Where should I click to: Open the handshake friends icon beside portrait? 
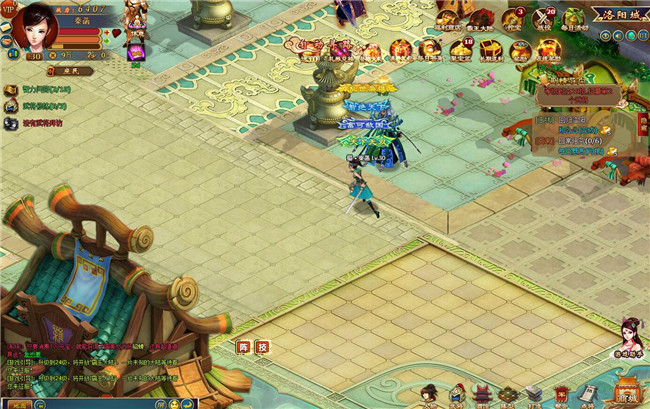pos(6,42)
